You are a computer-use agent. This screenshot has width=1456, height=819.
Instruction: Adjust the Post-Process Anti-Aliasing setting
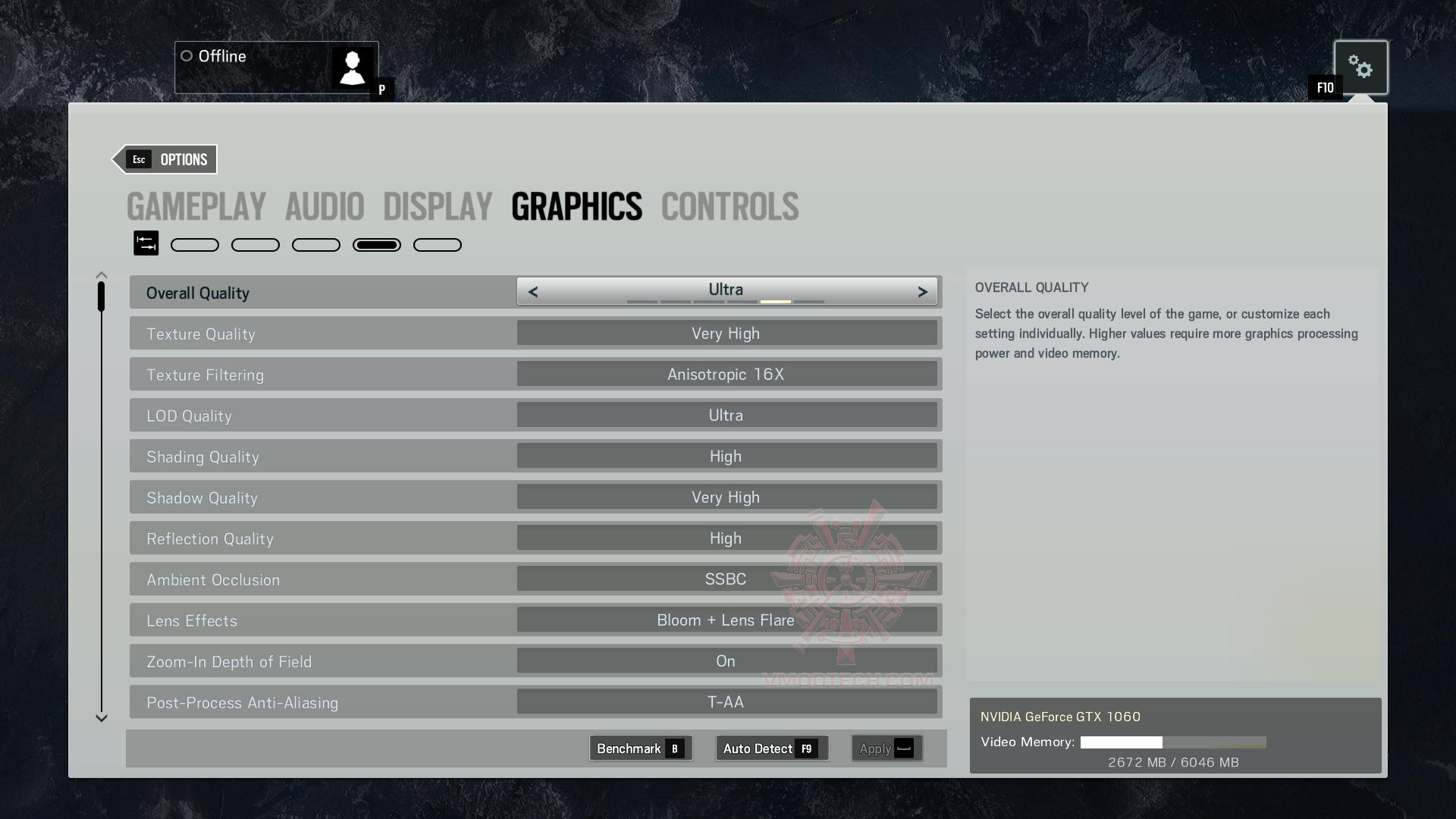[x=726, y=701]
